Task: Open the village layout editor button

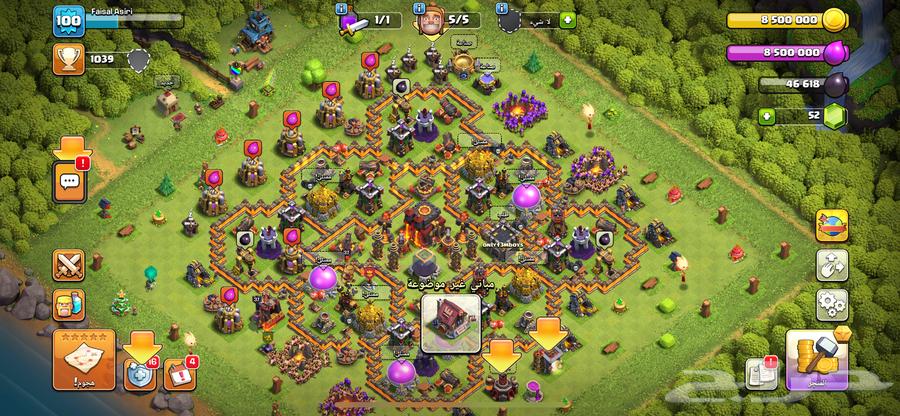Action: click(831, 263)
